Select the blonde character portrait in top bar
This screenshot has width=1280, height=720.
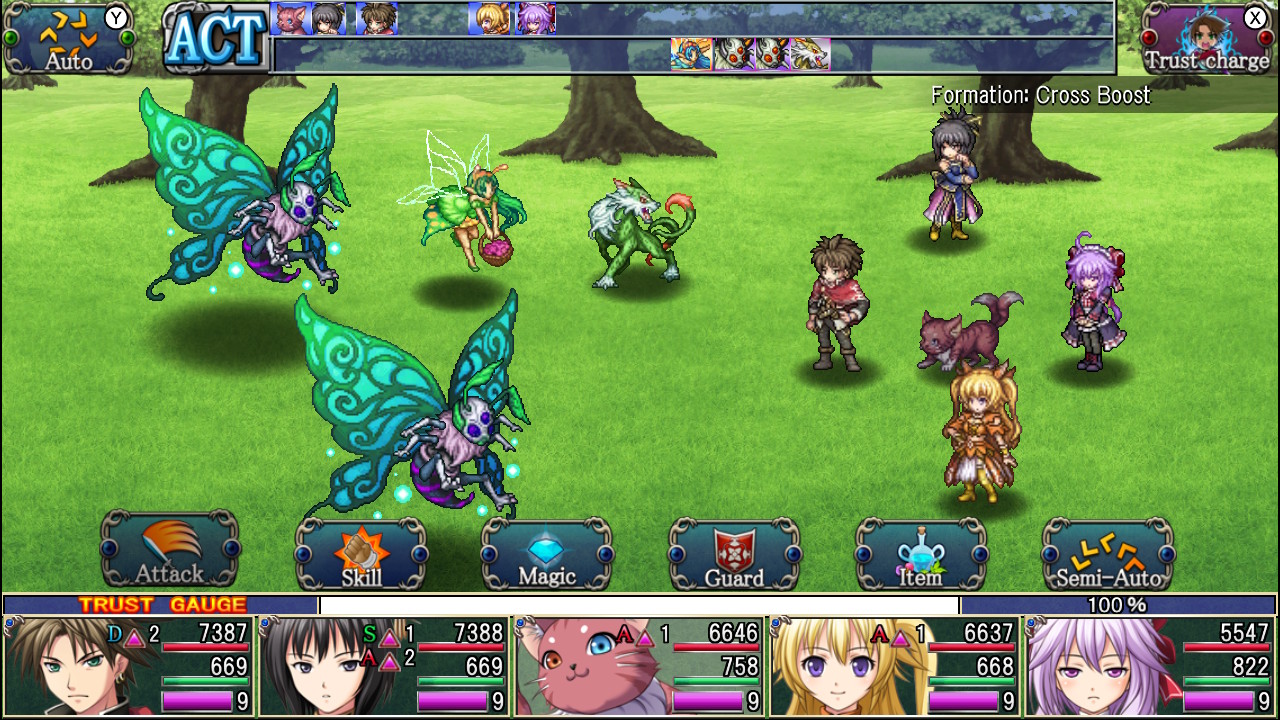(487, 20)
